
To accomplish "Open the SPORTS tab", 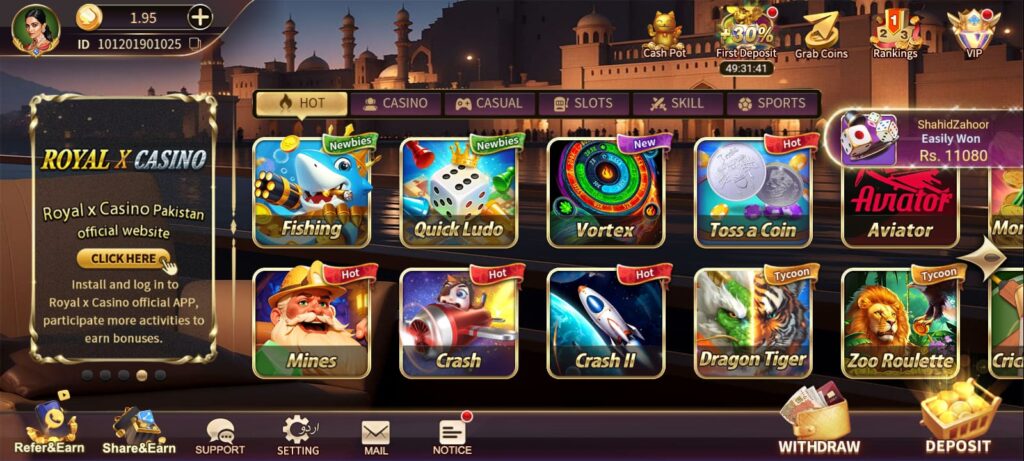I will [x=771, y=103].
